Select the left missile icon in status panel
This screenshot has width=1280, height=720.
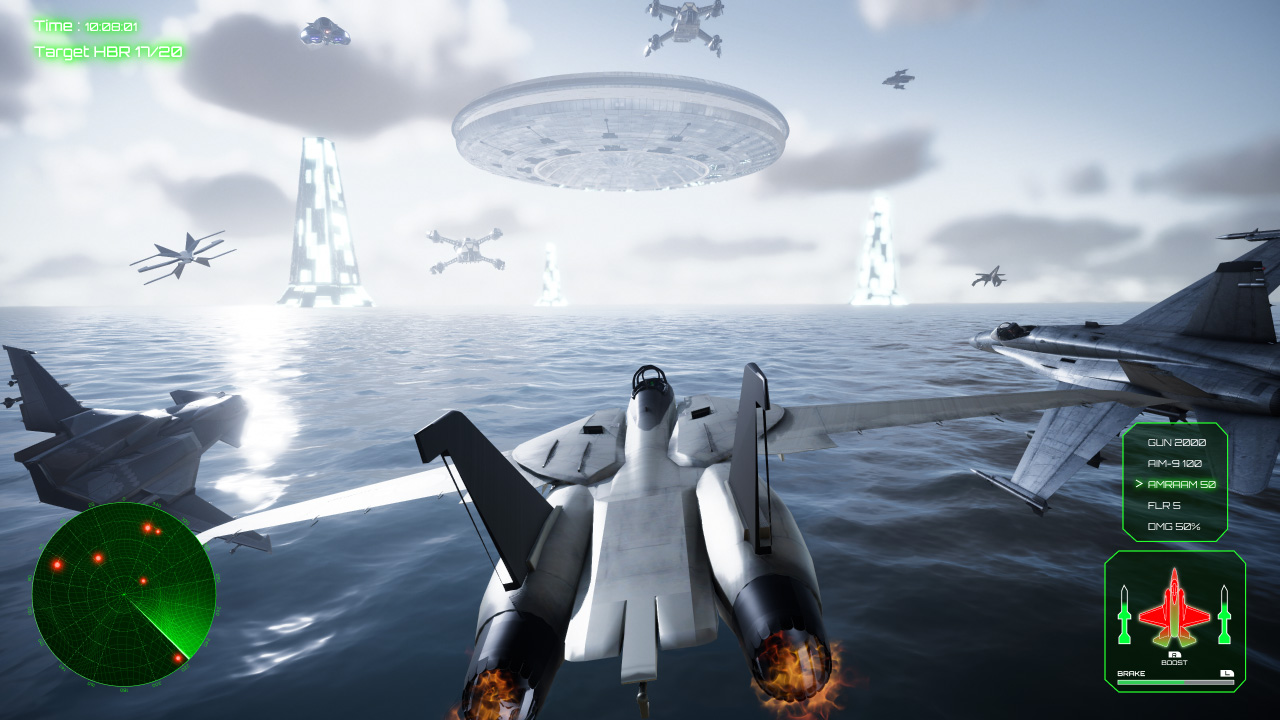[1124, 615]
